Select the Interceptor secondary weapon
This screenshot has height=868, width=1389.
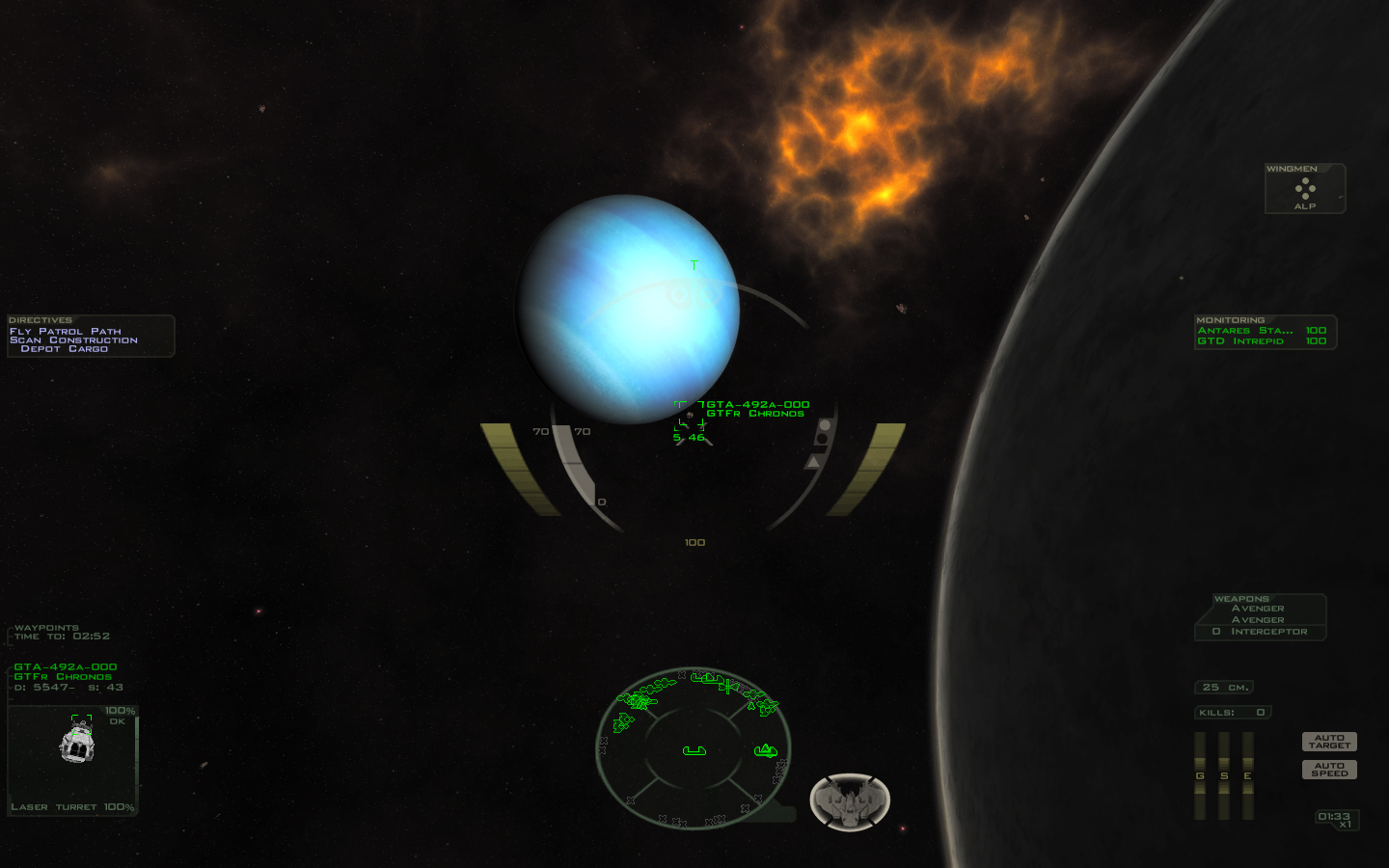click(x=1268, y=632)
